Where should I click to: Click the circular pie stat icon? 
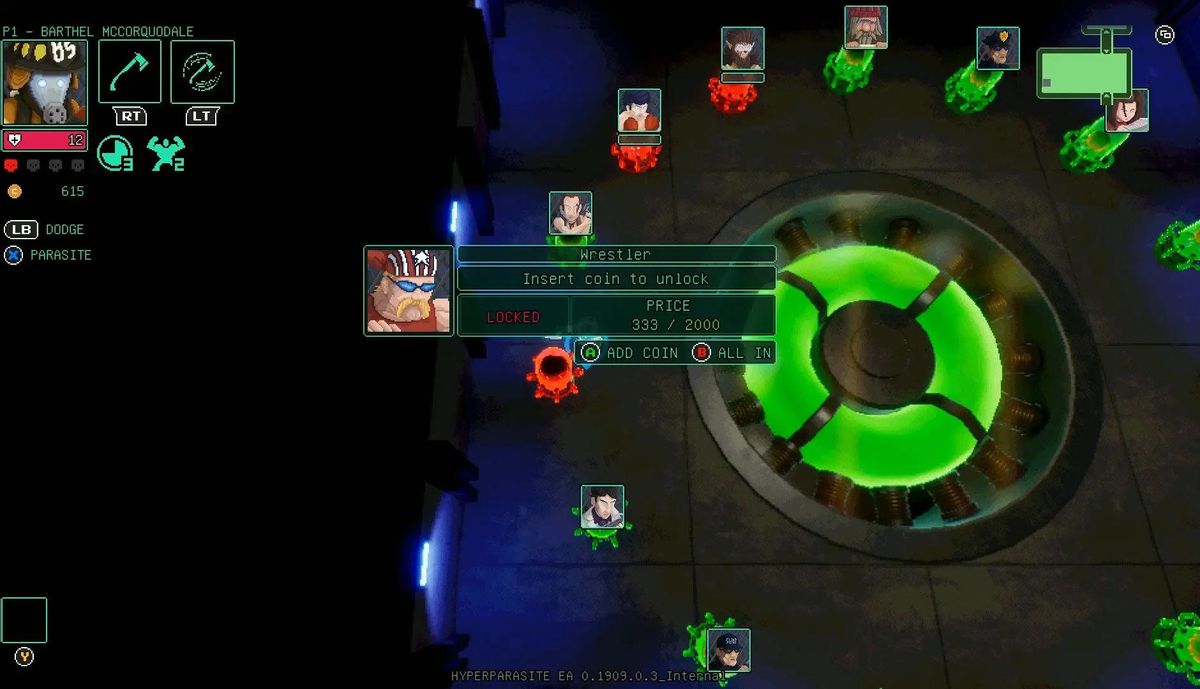(114, 153)
